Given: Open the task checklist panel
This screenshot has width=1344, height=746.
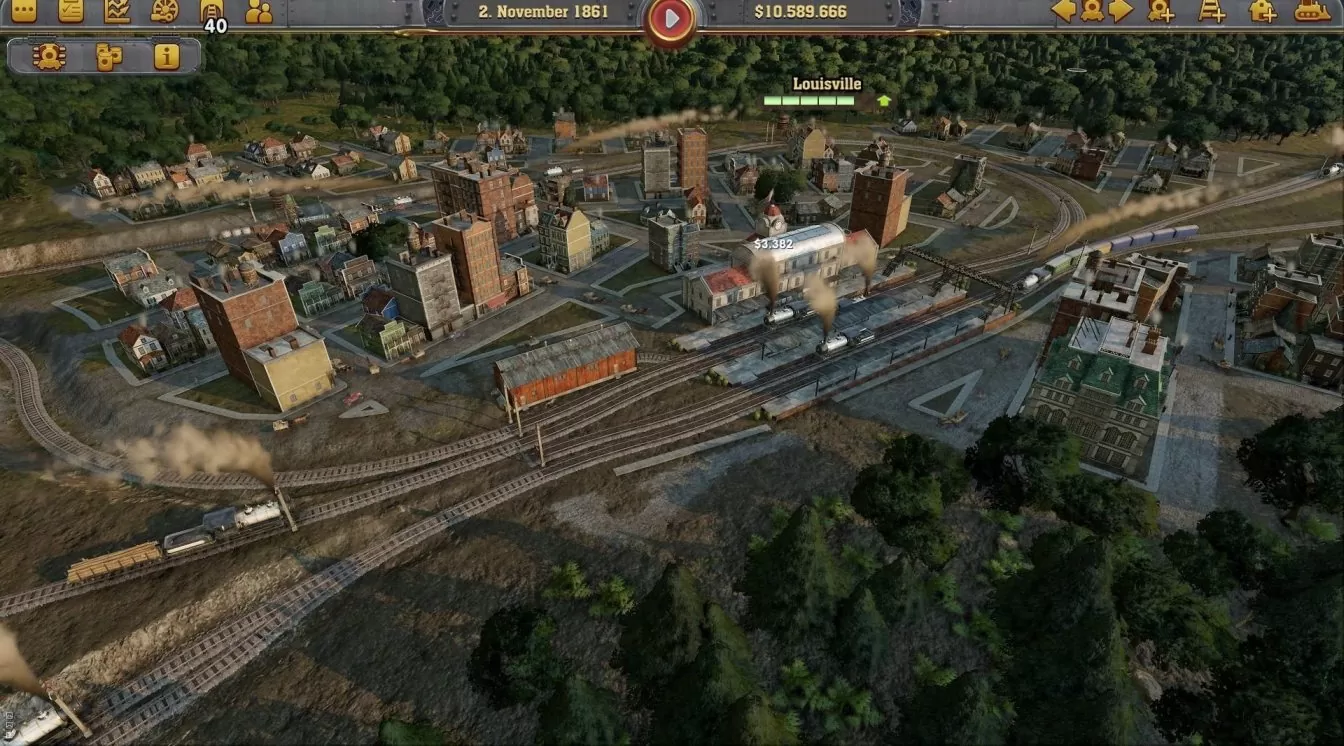Looking at the screenshot, I should (71, 11).
